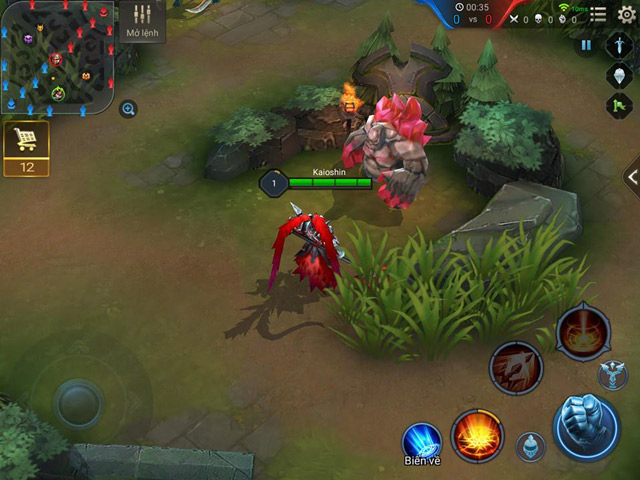Target towers with the winged tower button
Viewport: 640px width, 480px height.
coord(611,376)
